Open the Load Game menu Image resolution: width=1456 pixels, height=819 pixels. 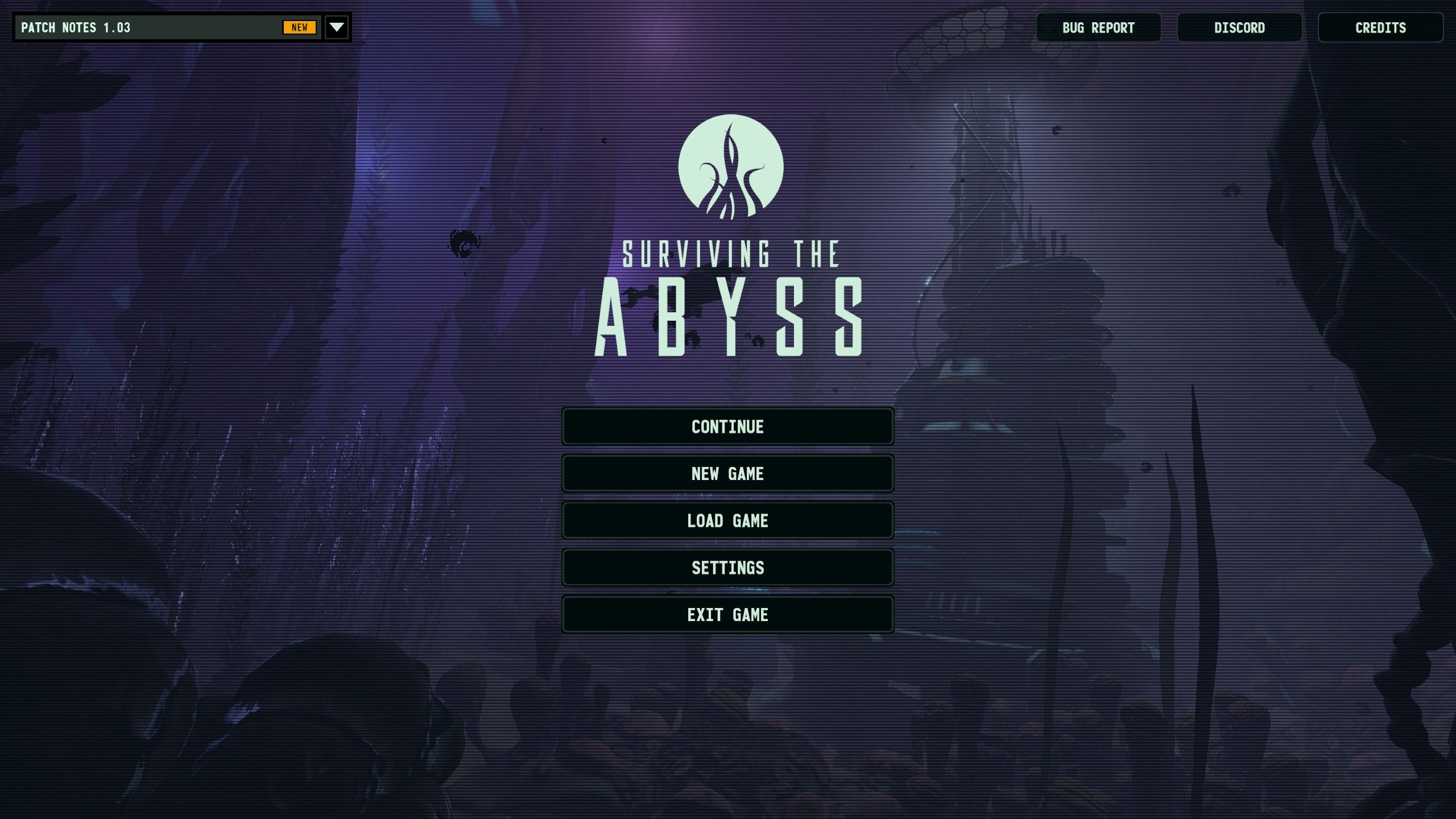coord(727,520)
